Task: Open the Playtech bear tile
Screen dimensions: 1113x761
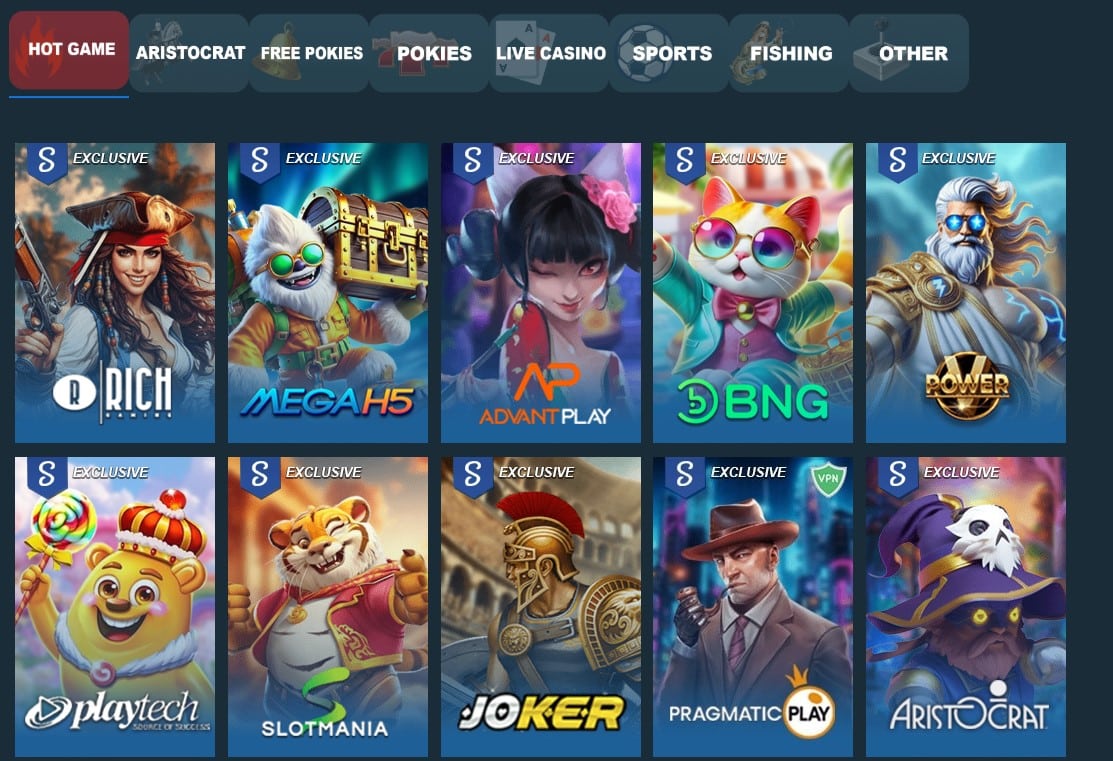Action: pos(115,606)
